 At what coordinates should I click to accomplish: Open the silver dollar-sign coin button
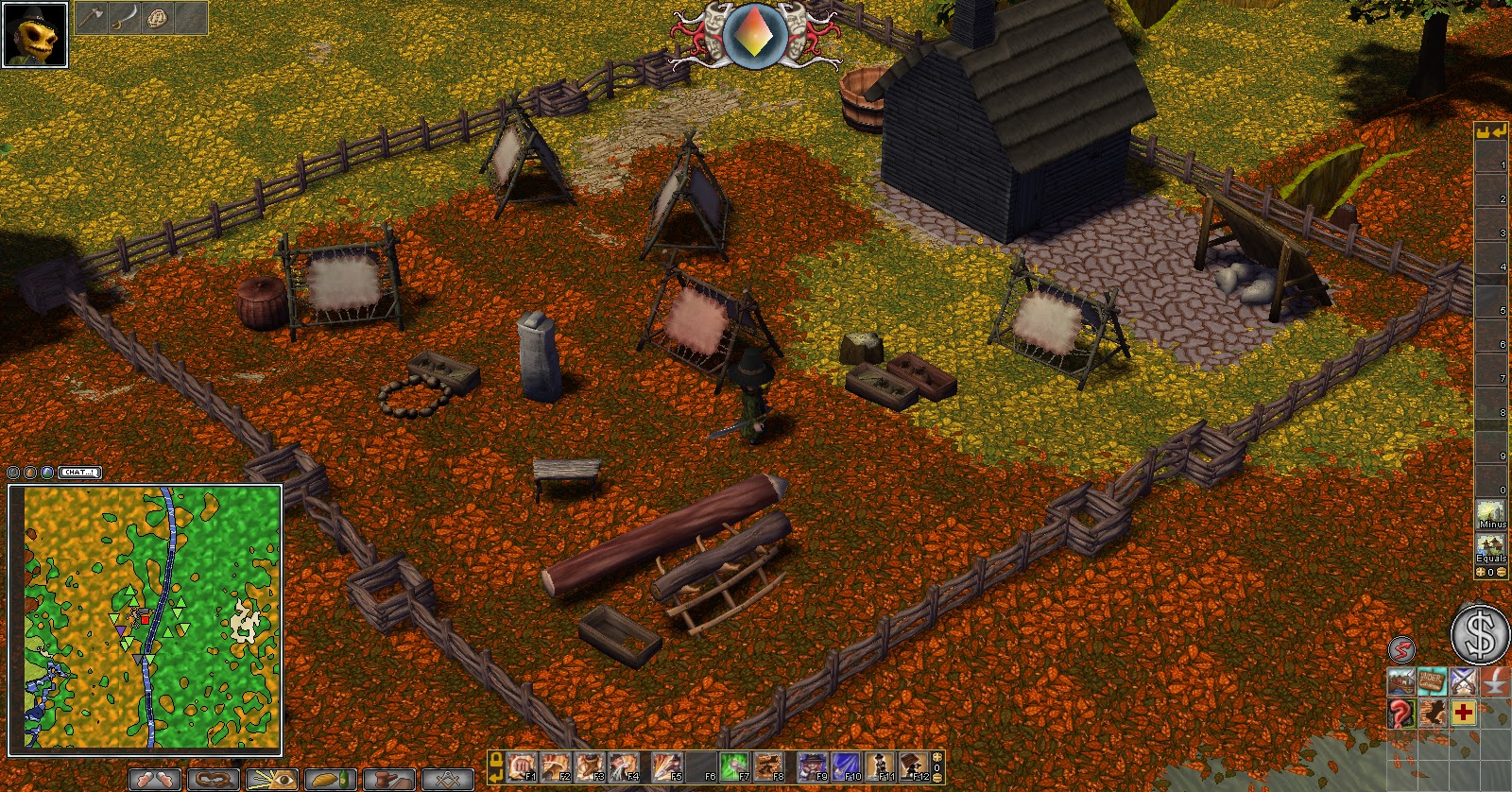click(x=1479, y=634)
